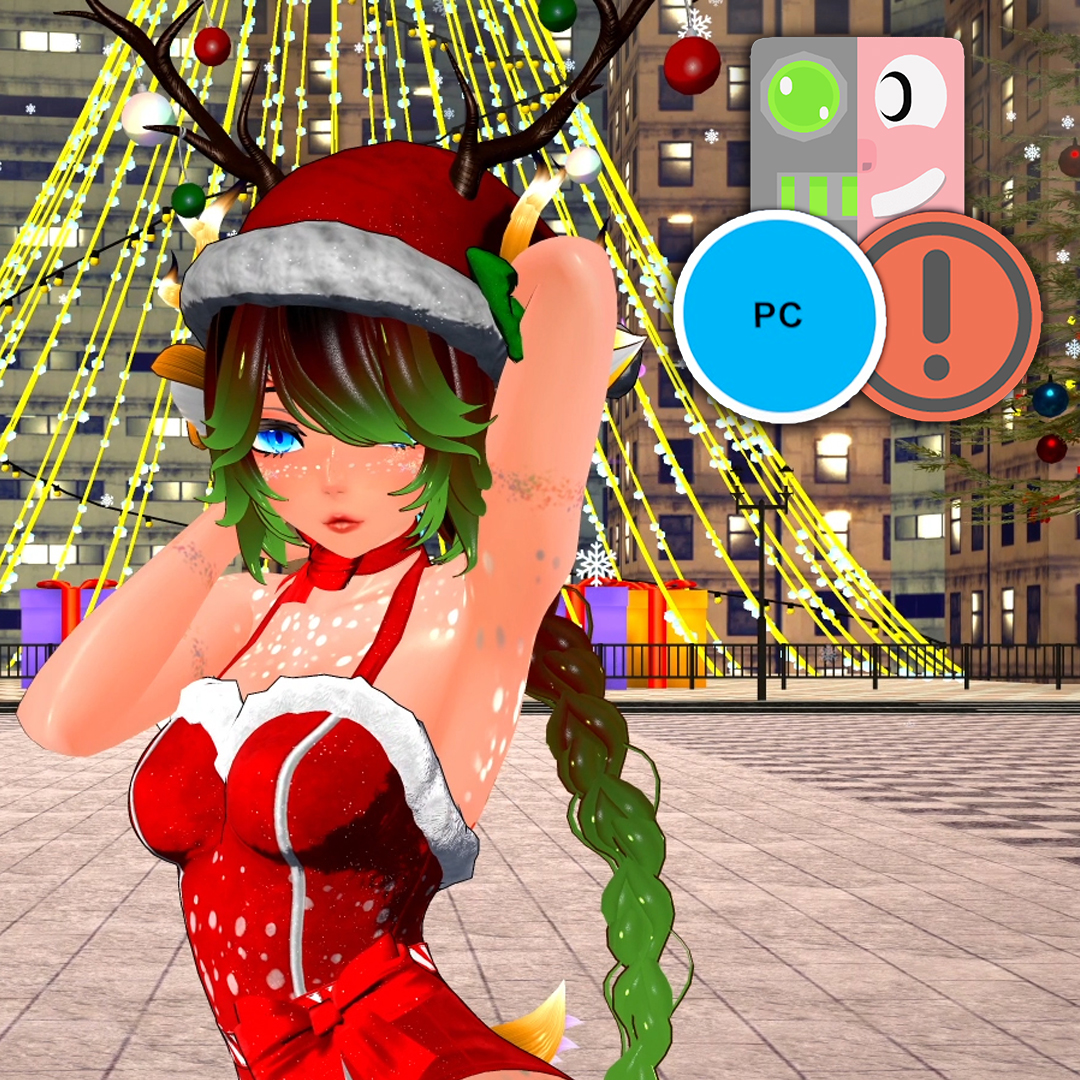
Task: Click the blue PC platform badge
Action: 779,316
